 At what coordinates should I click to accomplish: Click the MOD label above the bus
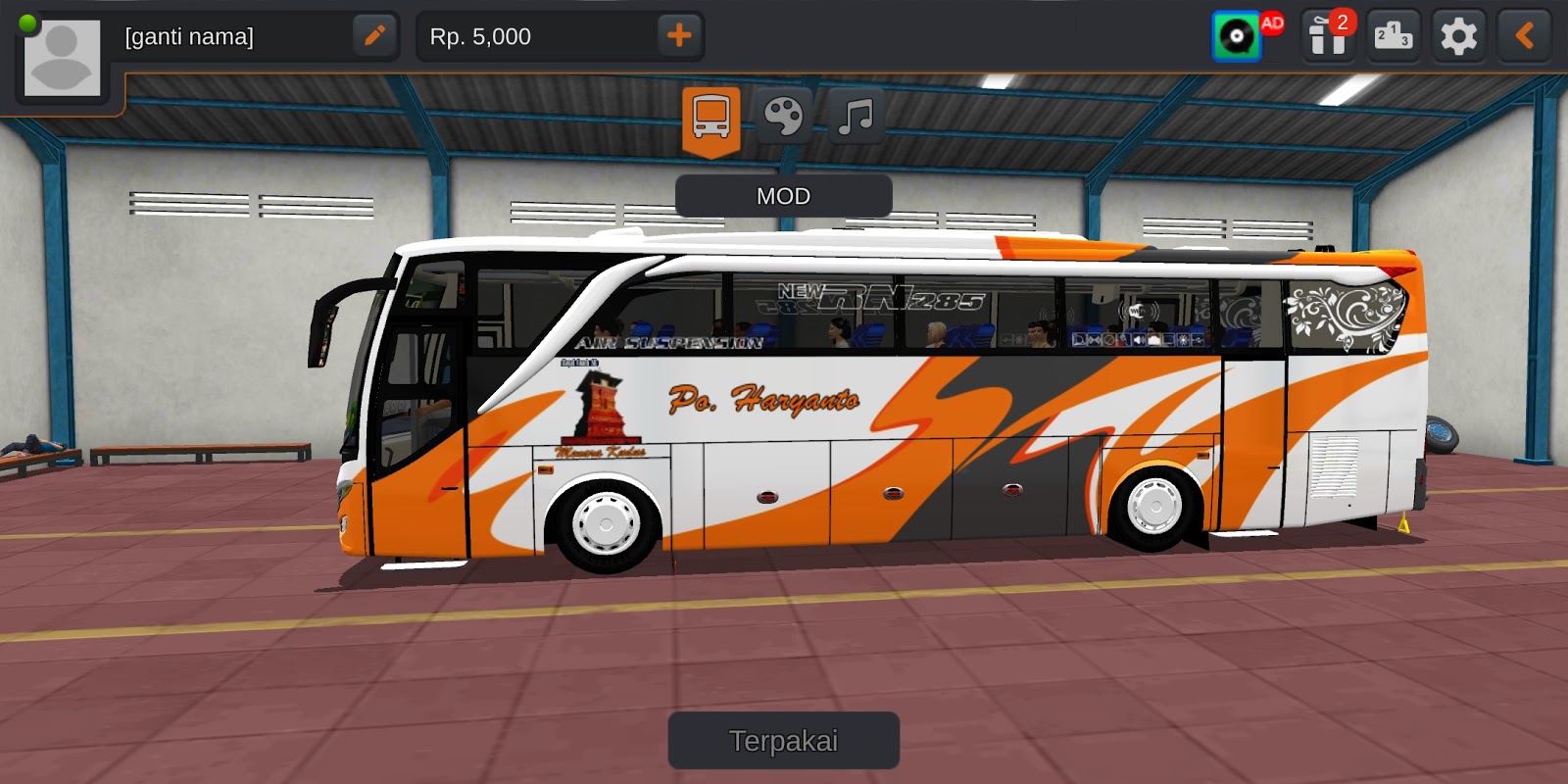click(783, 196)
